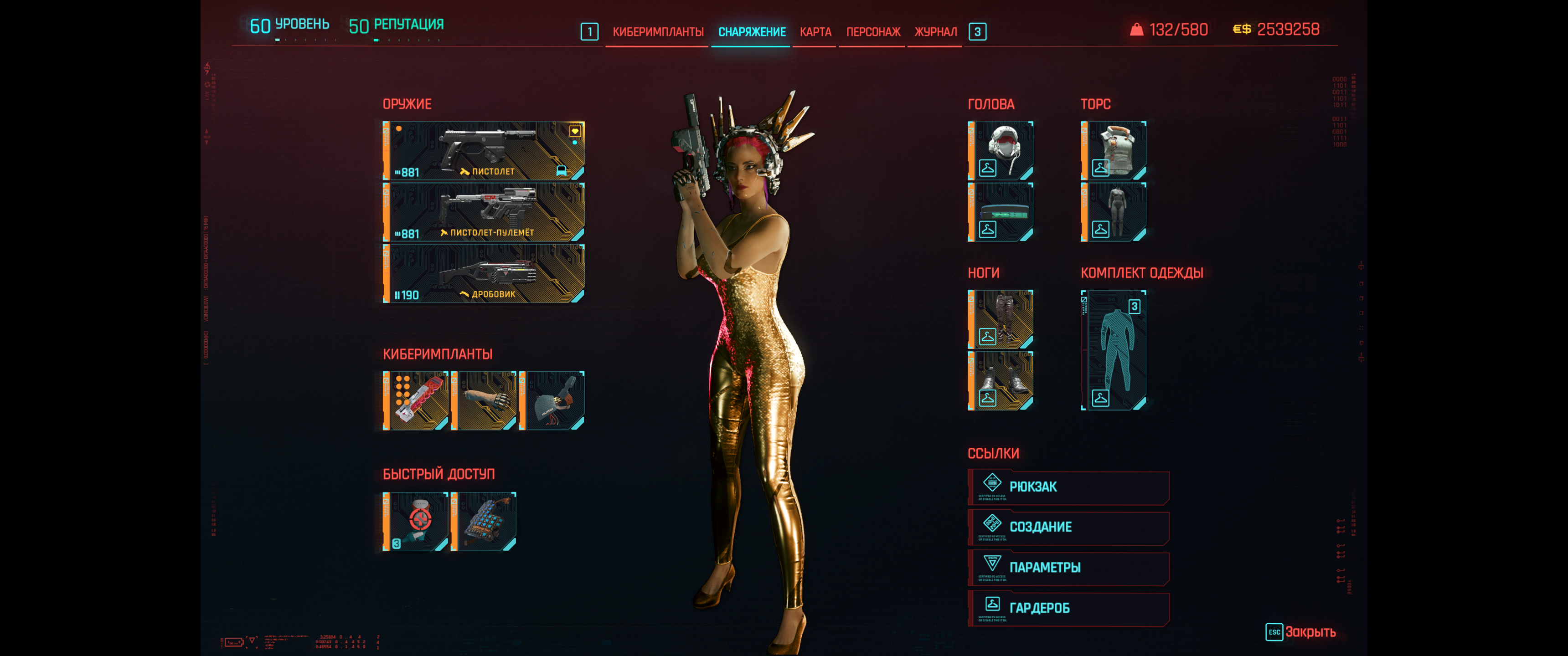Click the vest slot under Торс

coord(1113,150)
